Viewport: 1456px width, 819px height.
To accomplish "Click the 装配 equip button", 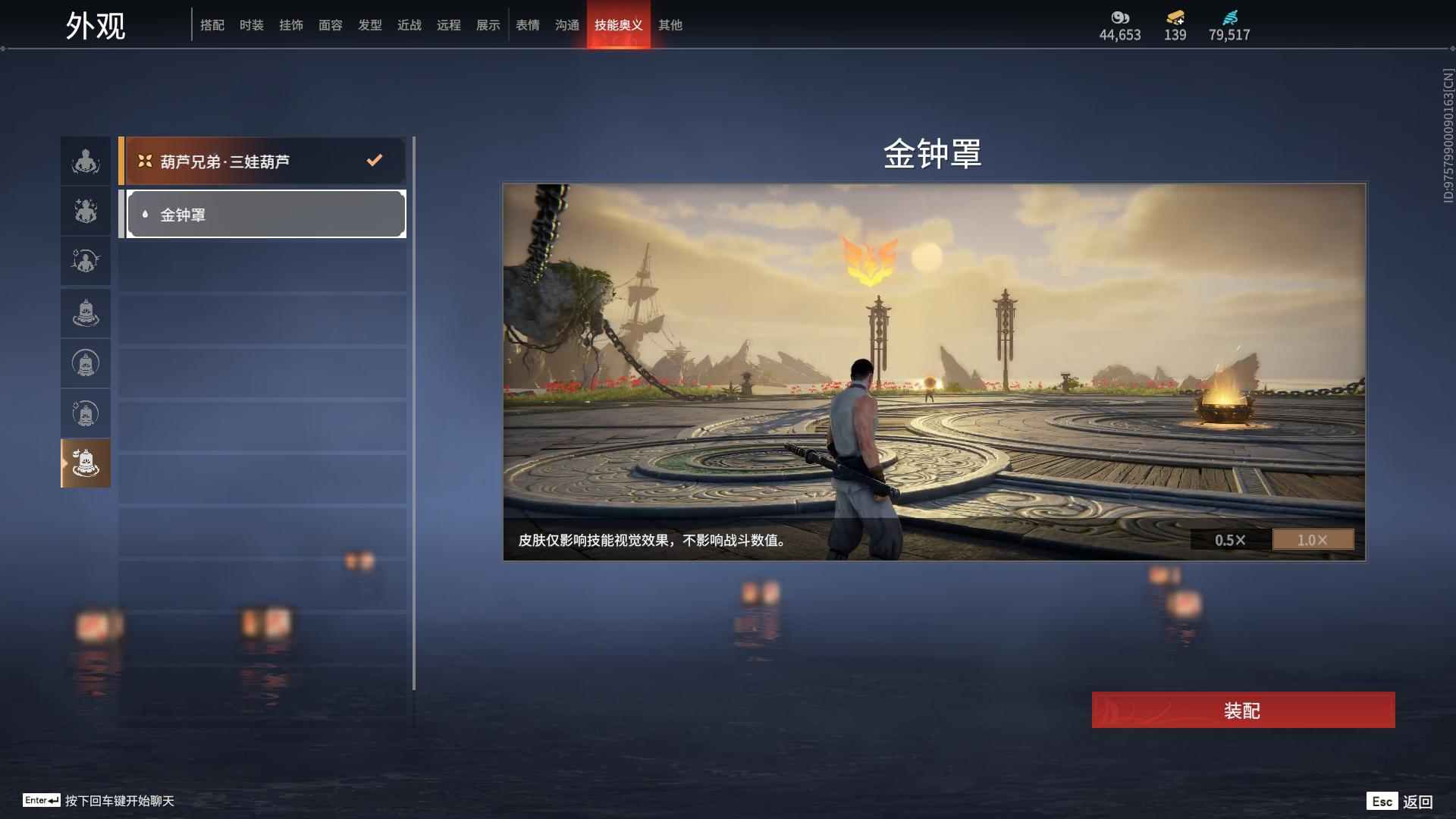I will click(x=1241, y=711).
